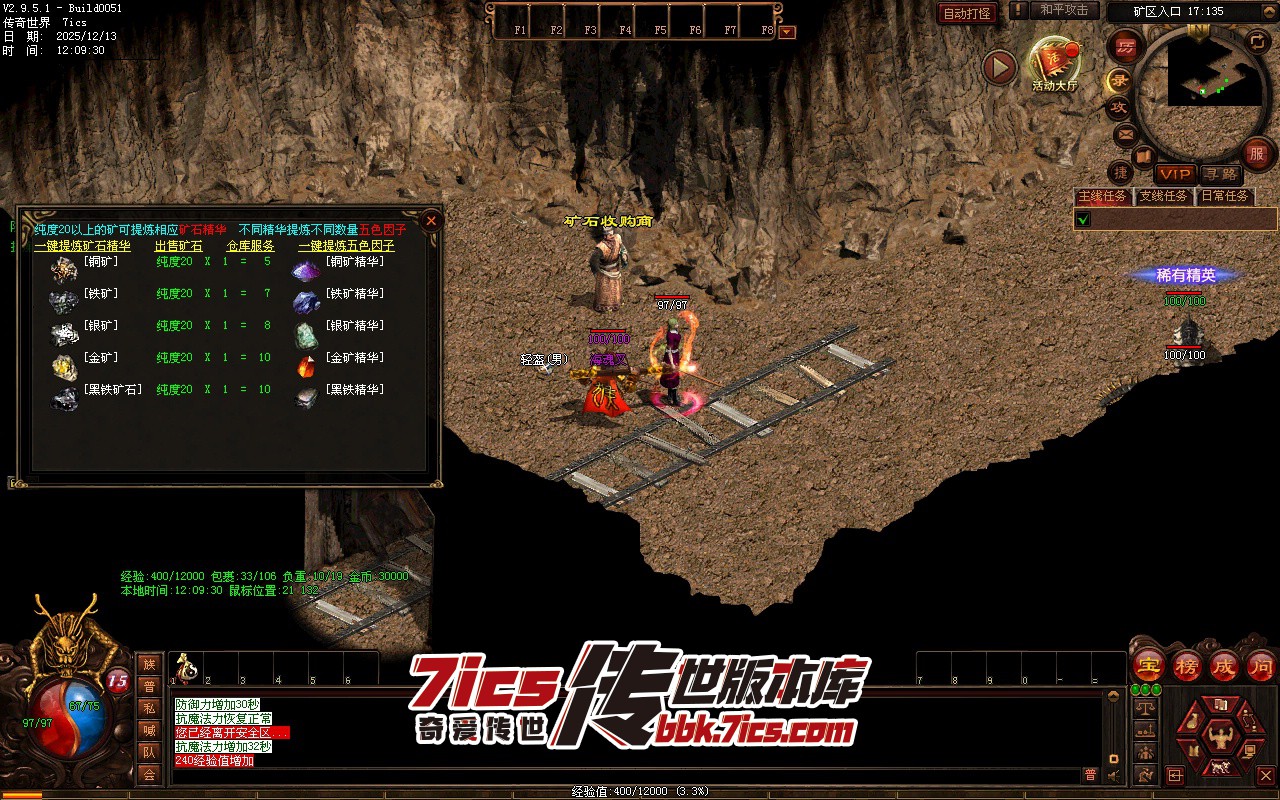Open the 出售矿石 sell ore option
The width and height of the screenshot is (1280, 800).
(178, 246)
